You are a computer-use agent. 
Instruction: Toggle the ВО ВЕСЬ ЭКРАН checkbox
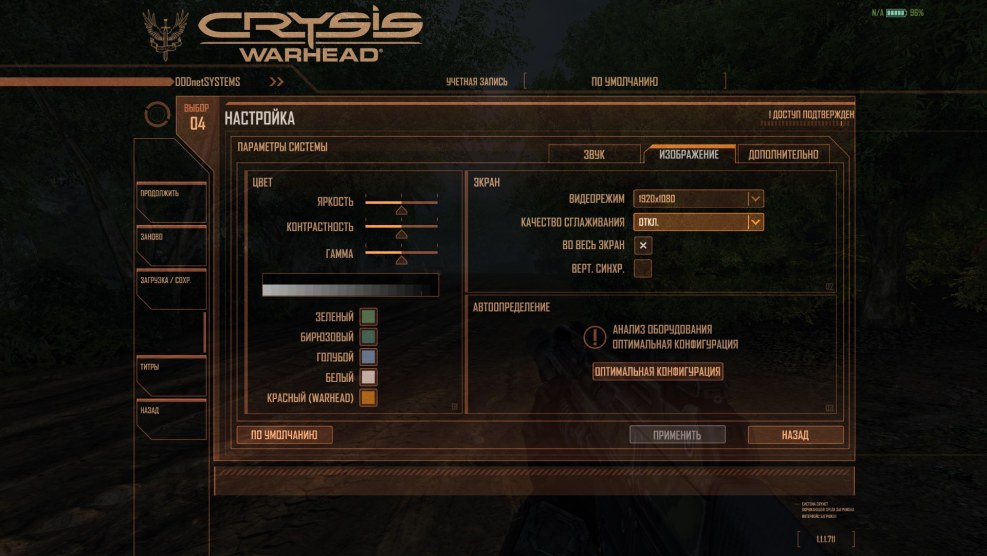tap(643, 245)
